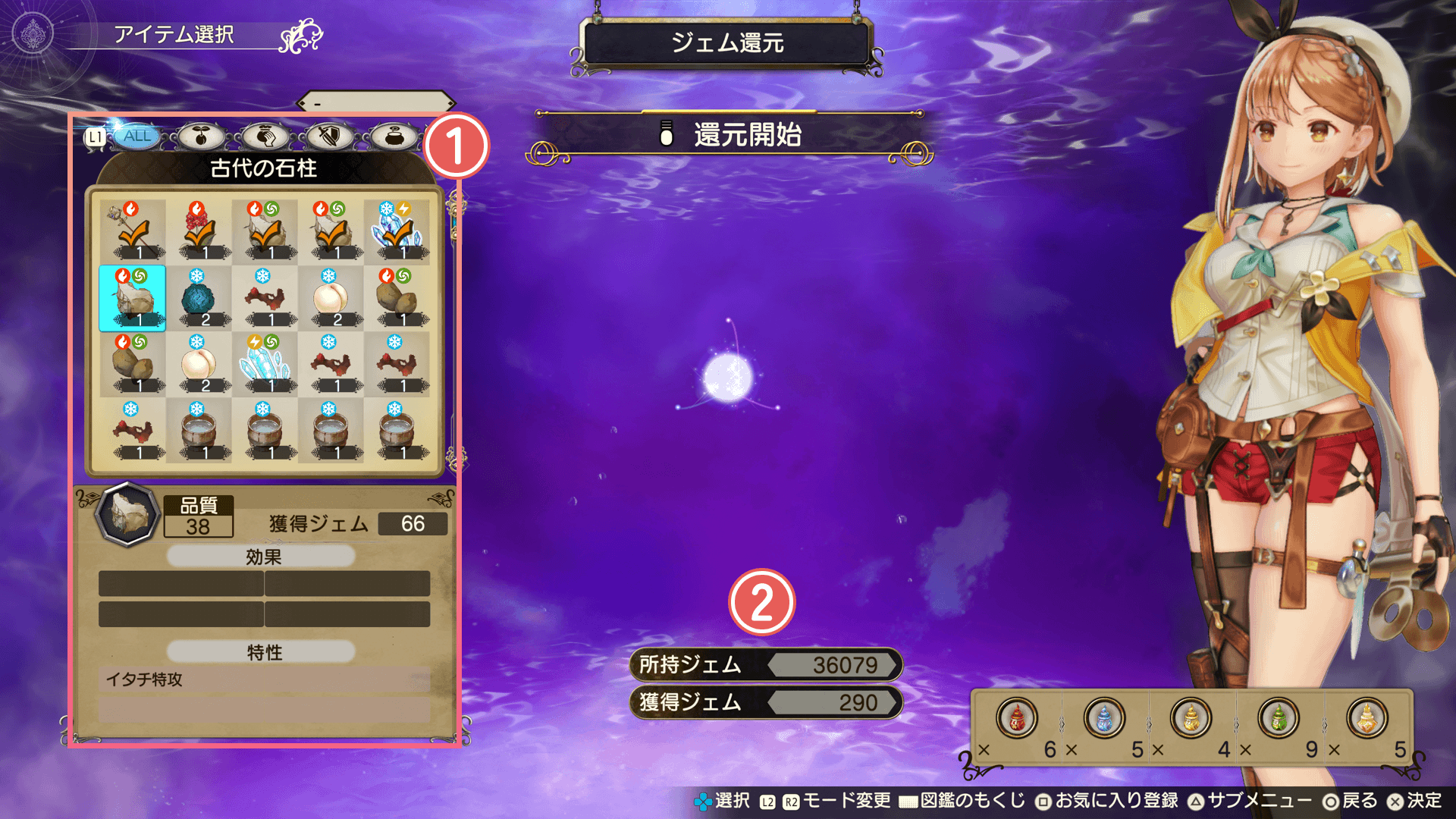Image resolution: width=1456 pixels, height=819 pixels.
Task: Select the teal spiky ball item
Action: pos(198,298)
